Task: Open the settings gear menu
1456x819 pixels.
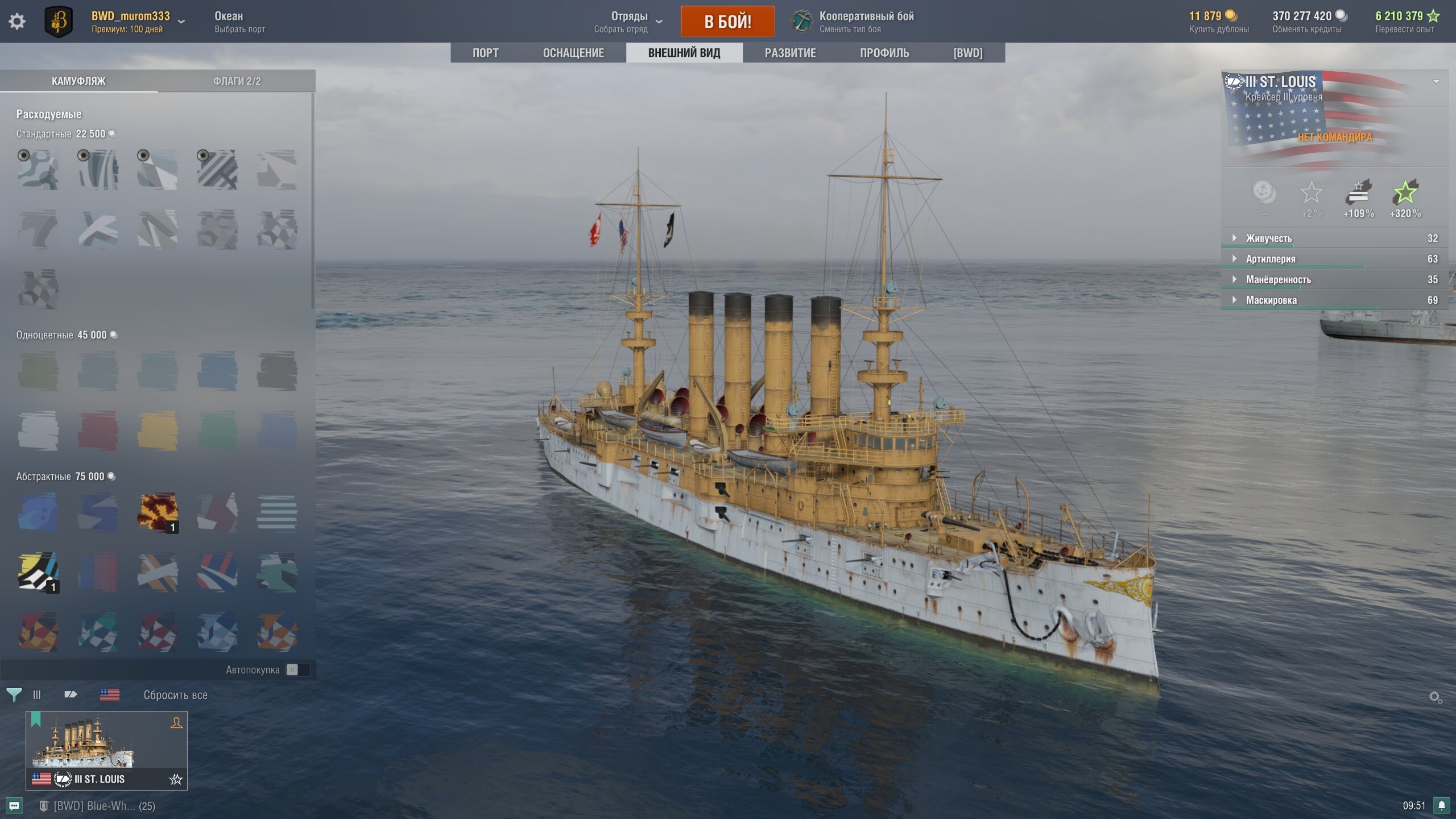Action: tap(17, 22)
